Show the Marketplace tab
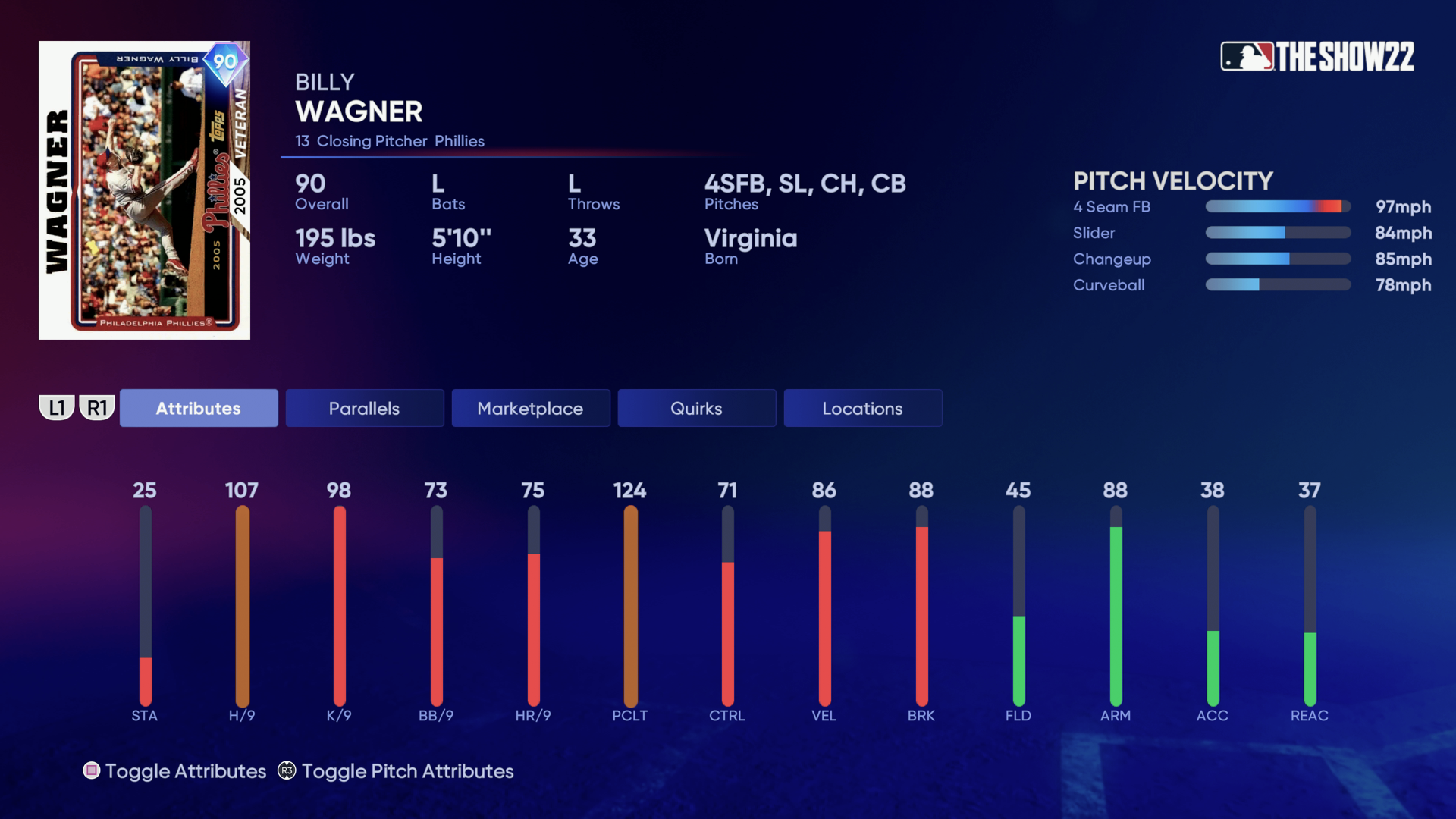 tap(530, 408)
